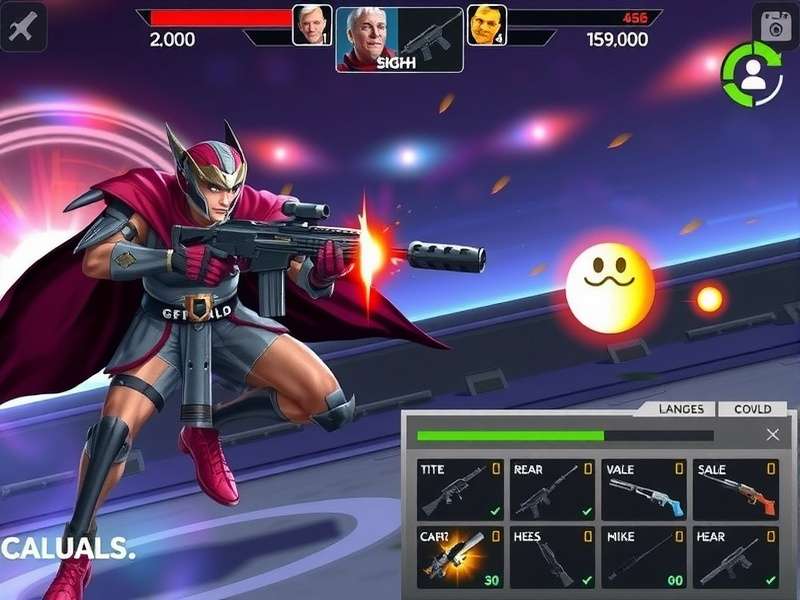Switch to the LANGES tab
This screenshot has width=800, height=600.
(681, 409)
